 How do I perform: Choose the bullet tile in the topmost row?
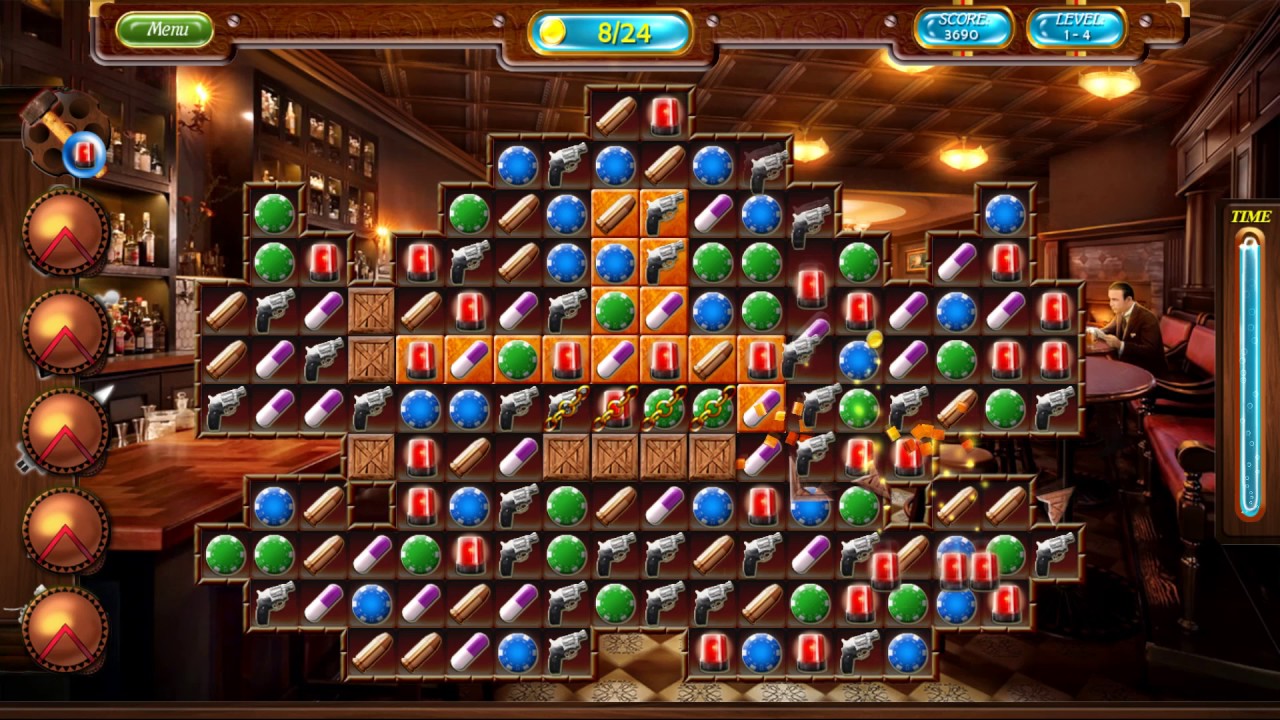[x=615, y=116]
